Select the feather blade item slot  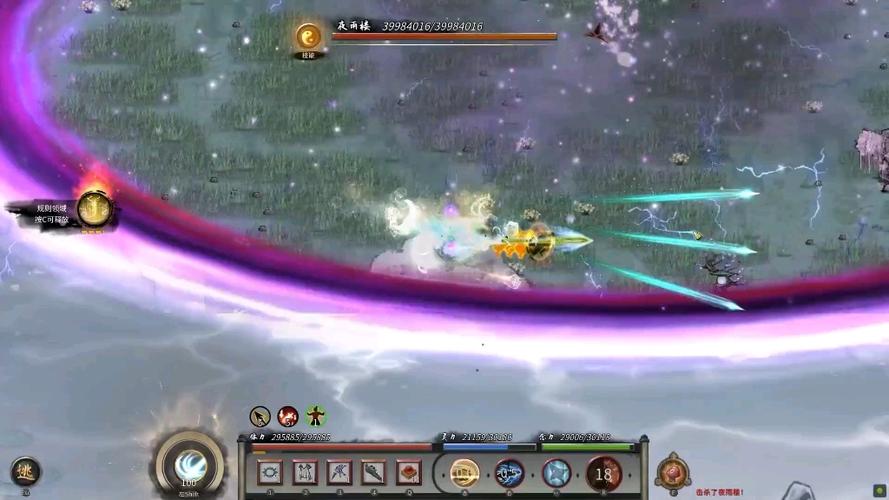374,472
